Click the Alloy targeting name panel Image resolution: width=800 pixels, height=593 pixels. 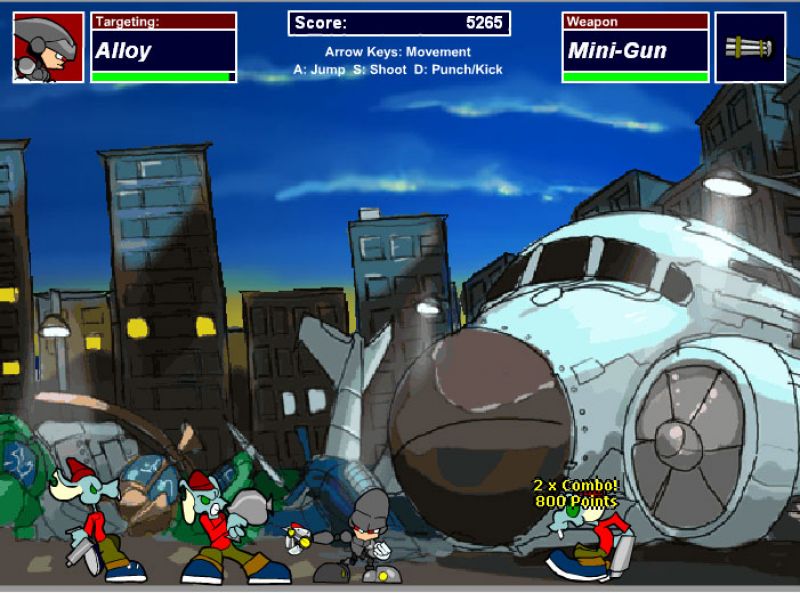coord(164,49)
